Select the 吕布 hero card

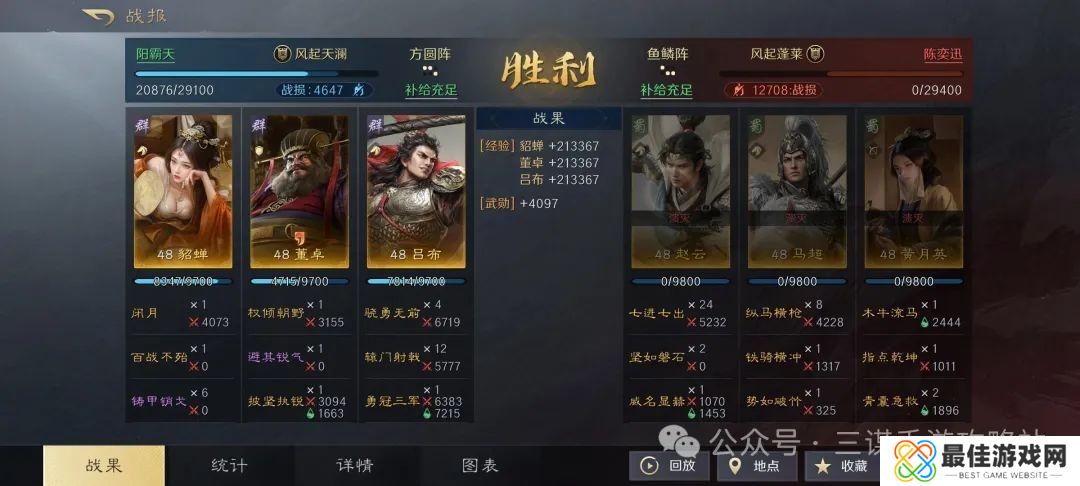416,191
